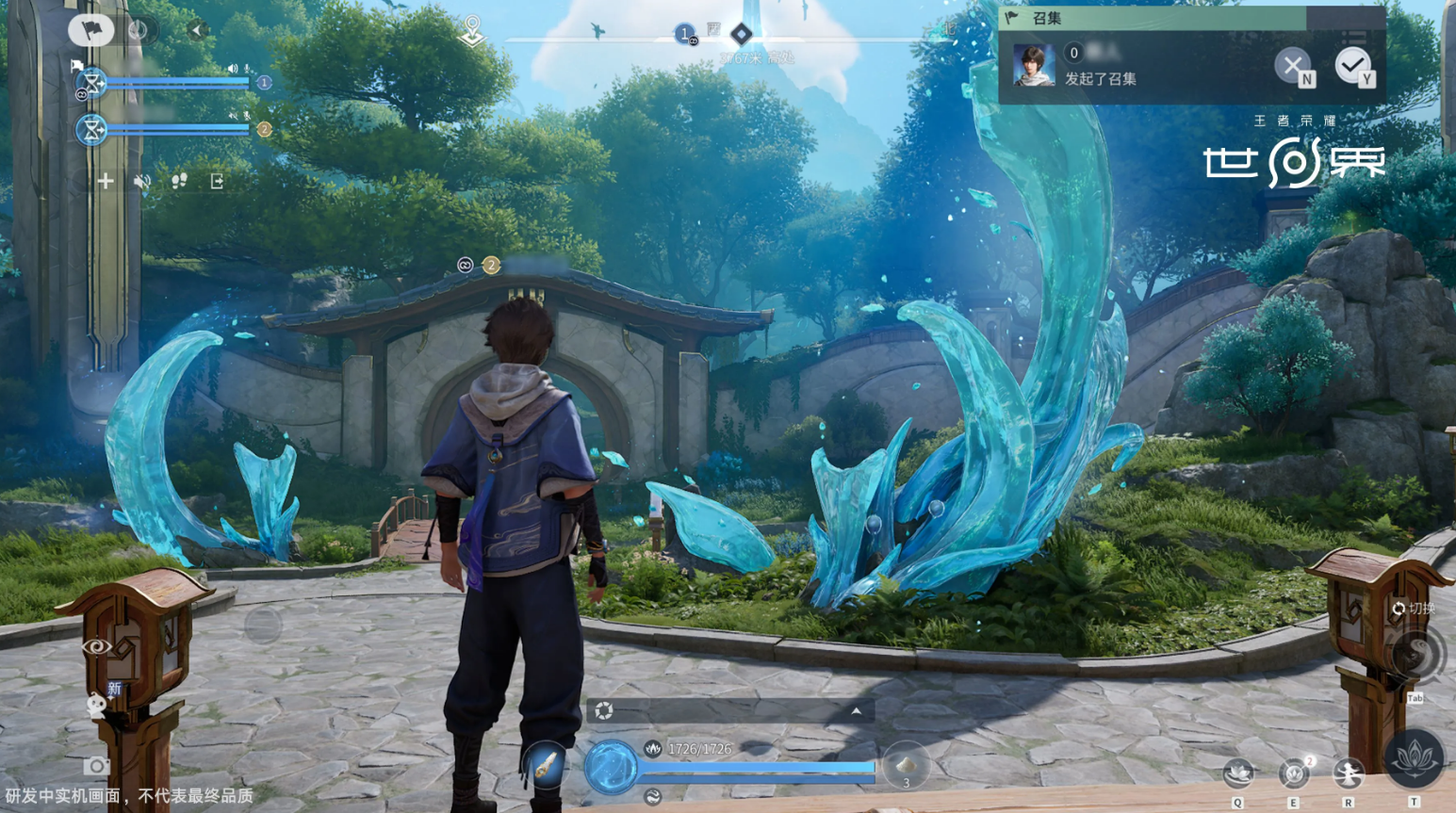The image size is (1456, 813).
Task: Select team member 2 hourglass portrait
Action: 92,129
